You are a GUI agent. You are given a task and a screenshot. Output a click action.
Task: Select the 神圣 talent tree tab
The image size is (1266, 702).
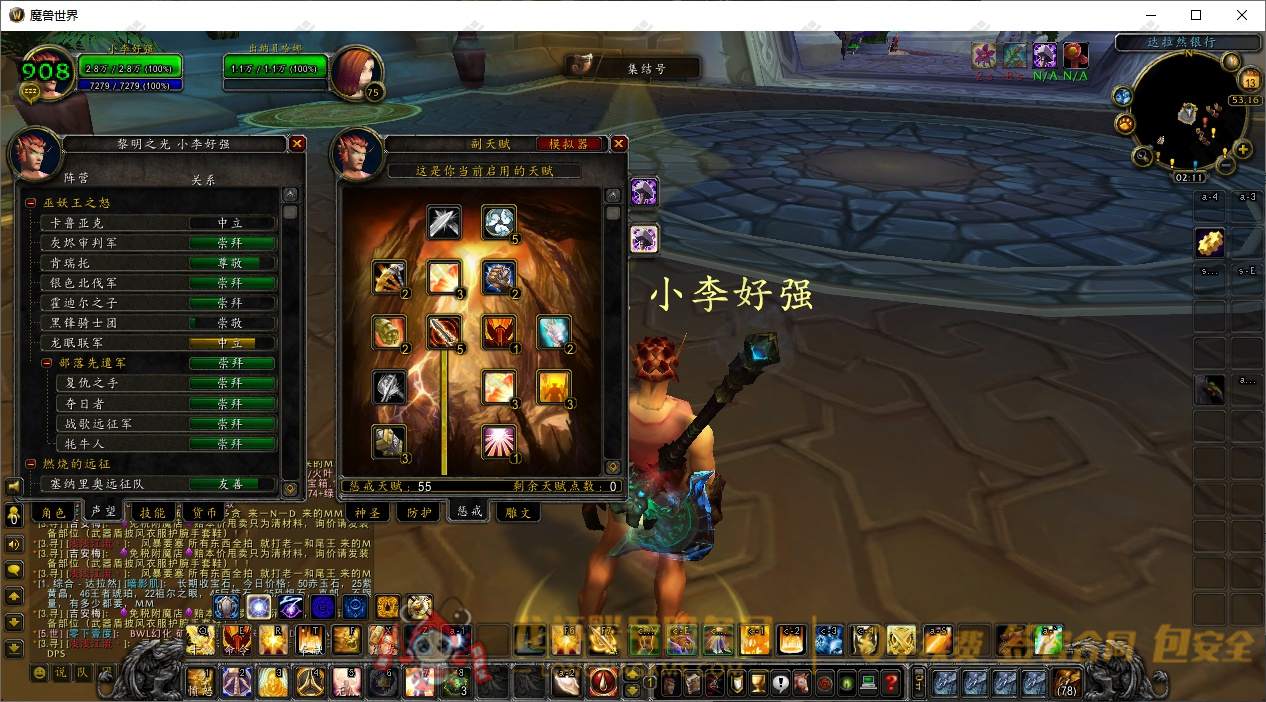(x=370, y=512)
